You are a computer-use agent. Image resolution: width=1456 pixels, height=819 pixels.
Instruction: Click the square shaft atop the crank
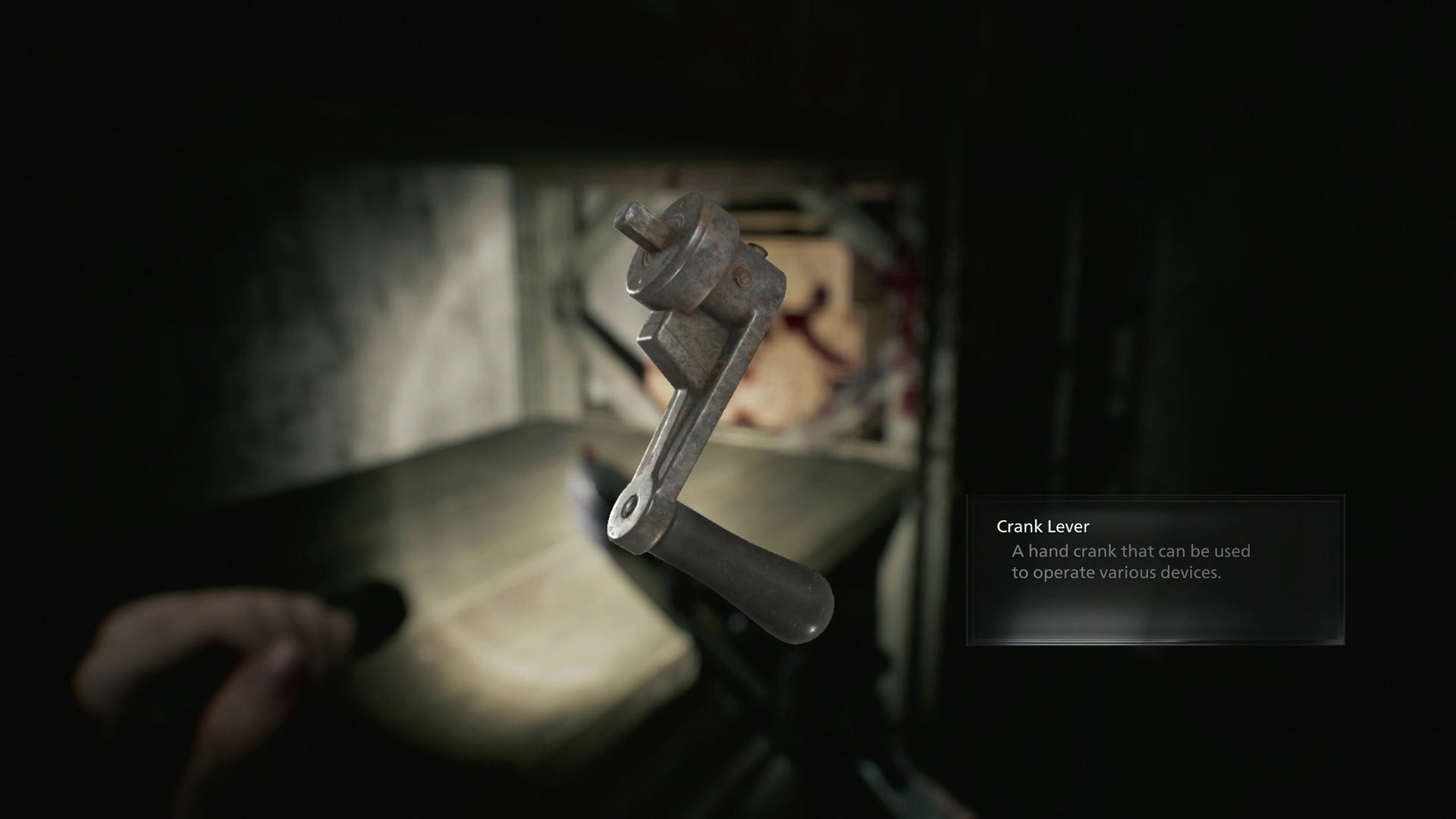641,220
